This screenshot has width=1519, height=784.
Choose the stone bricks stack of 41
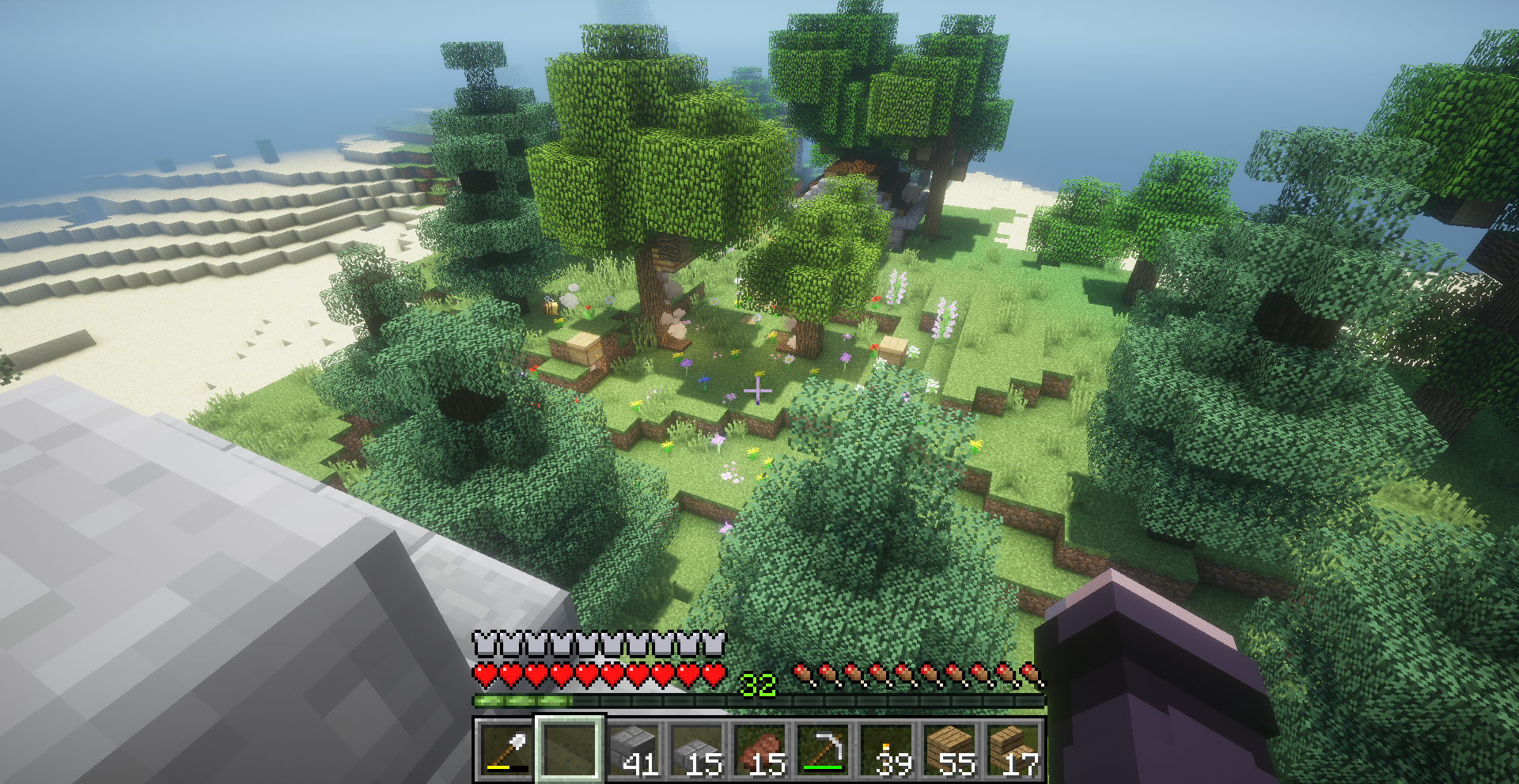click(x=633, y=749)
